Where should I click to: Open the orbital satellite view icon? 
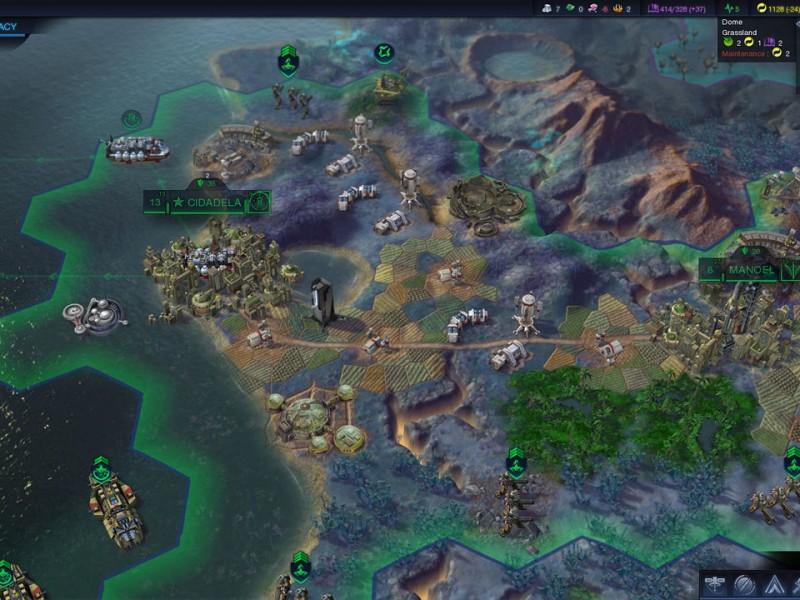pos(713,583)
